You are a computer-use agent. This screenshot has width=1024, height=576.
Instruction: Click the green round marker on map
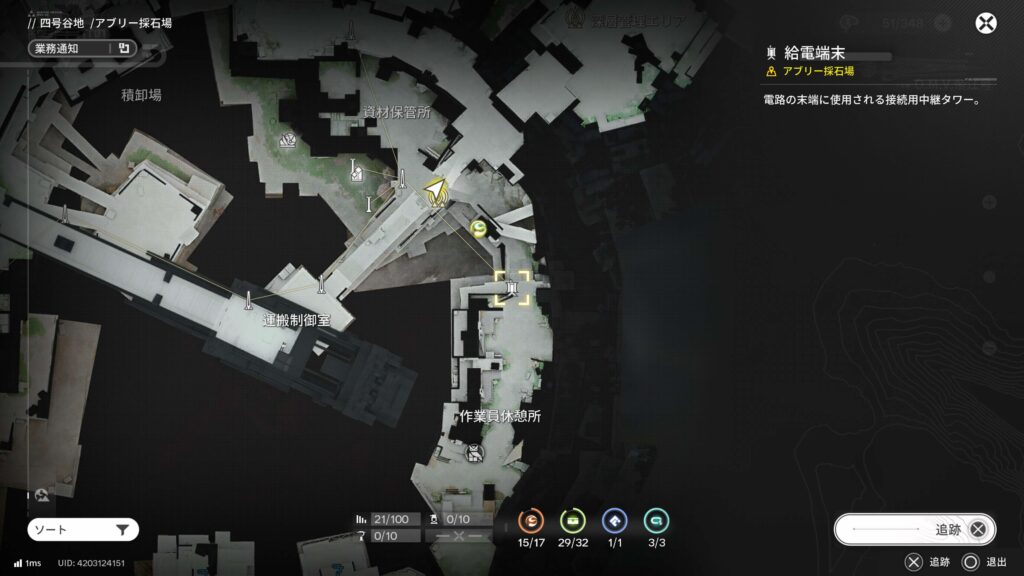480,230
